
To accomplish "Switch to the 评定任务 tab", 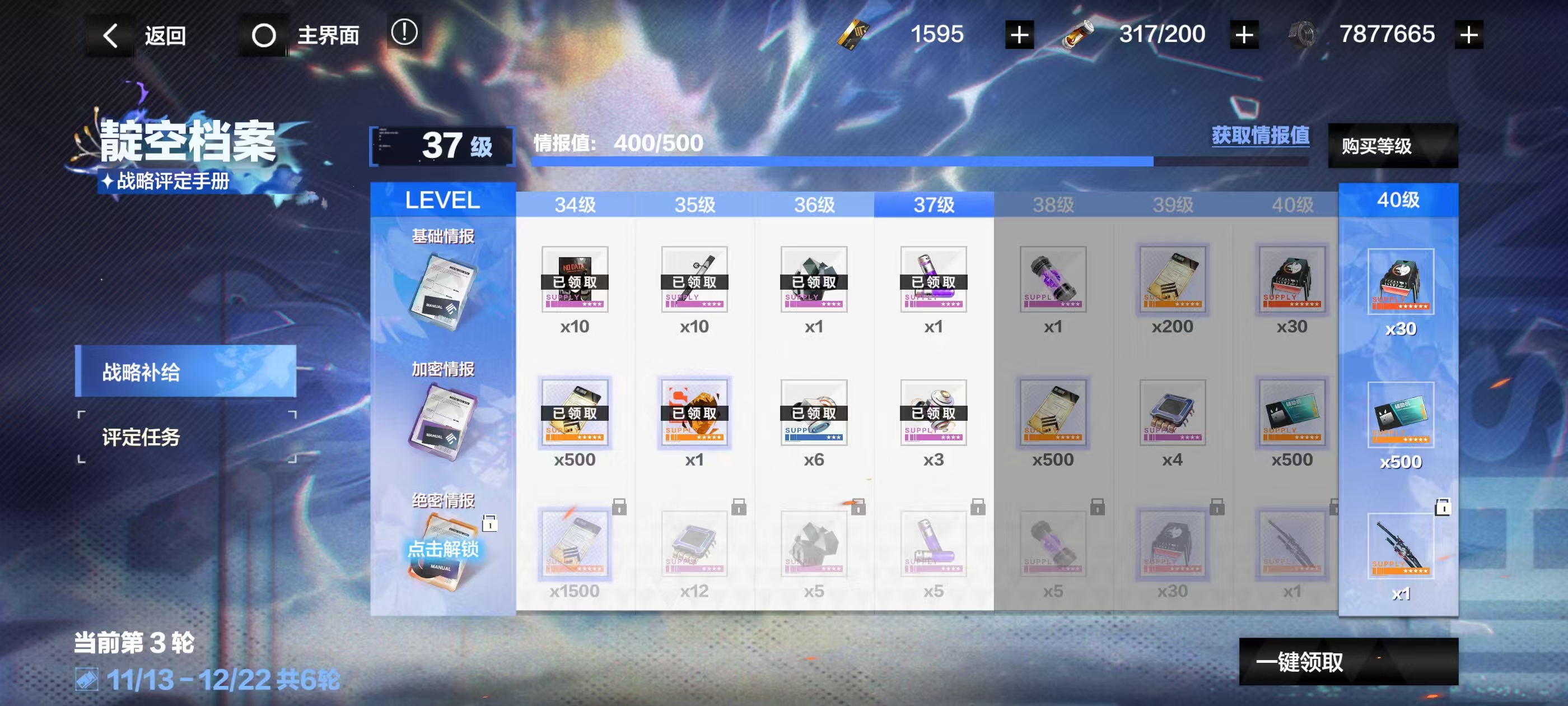I will [186, 436].
